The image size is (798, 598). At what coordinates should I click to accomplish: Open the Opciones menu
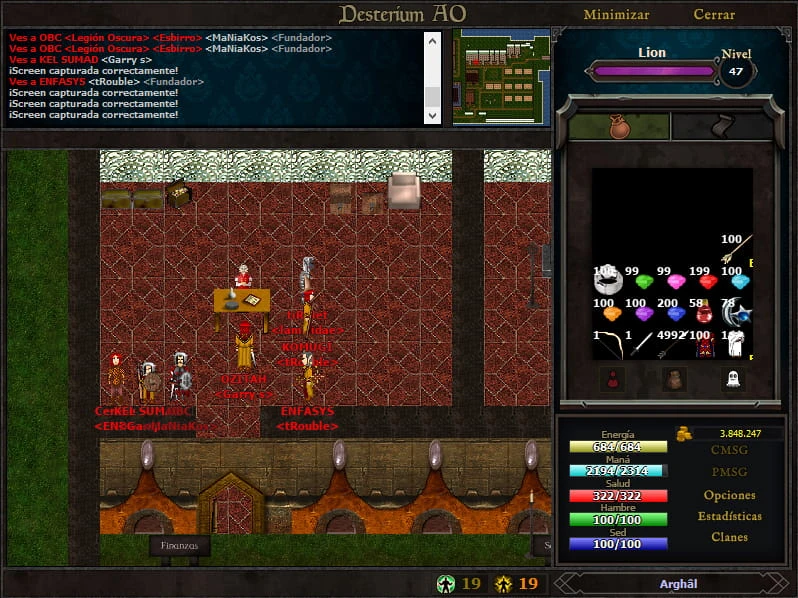pos(729,495)
